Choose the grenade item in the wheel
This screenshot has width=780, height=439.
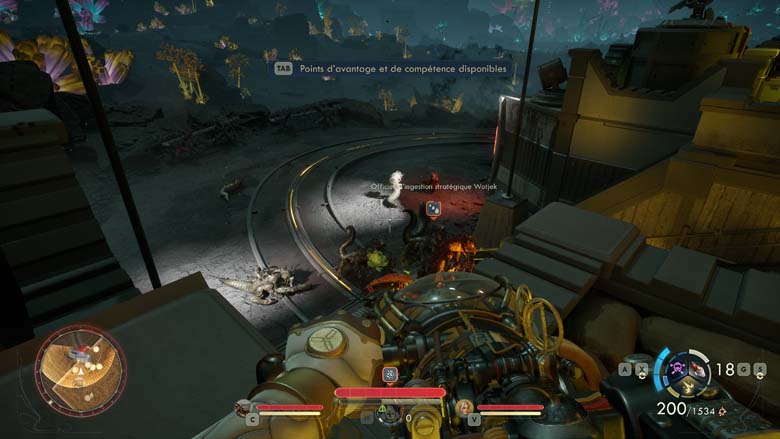(697, 371)
